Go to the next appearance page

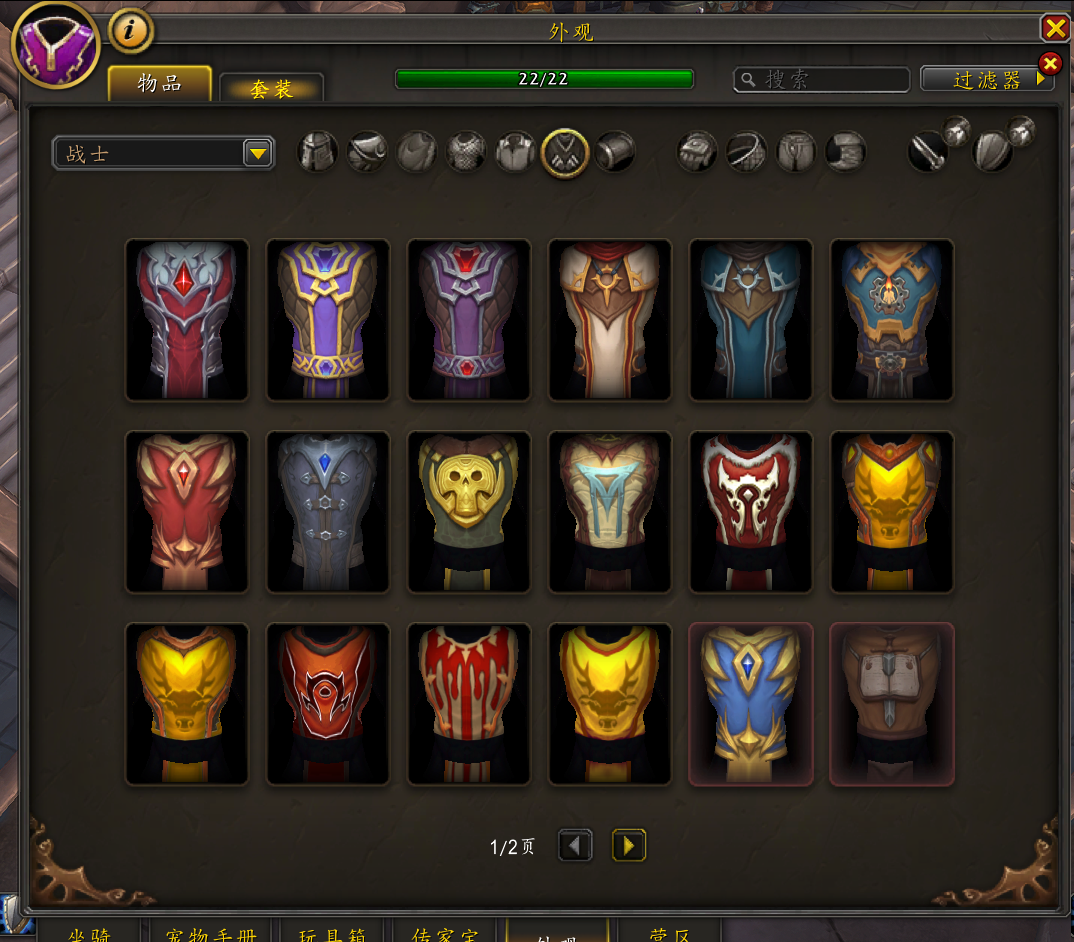(628, 846)
